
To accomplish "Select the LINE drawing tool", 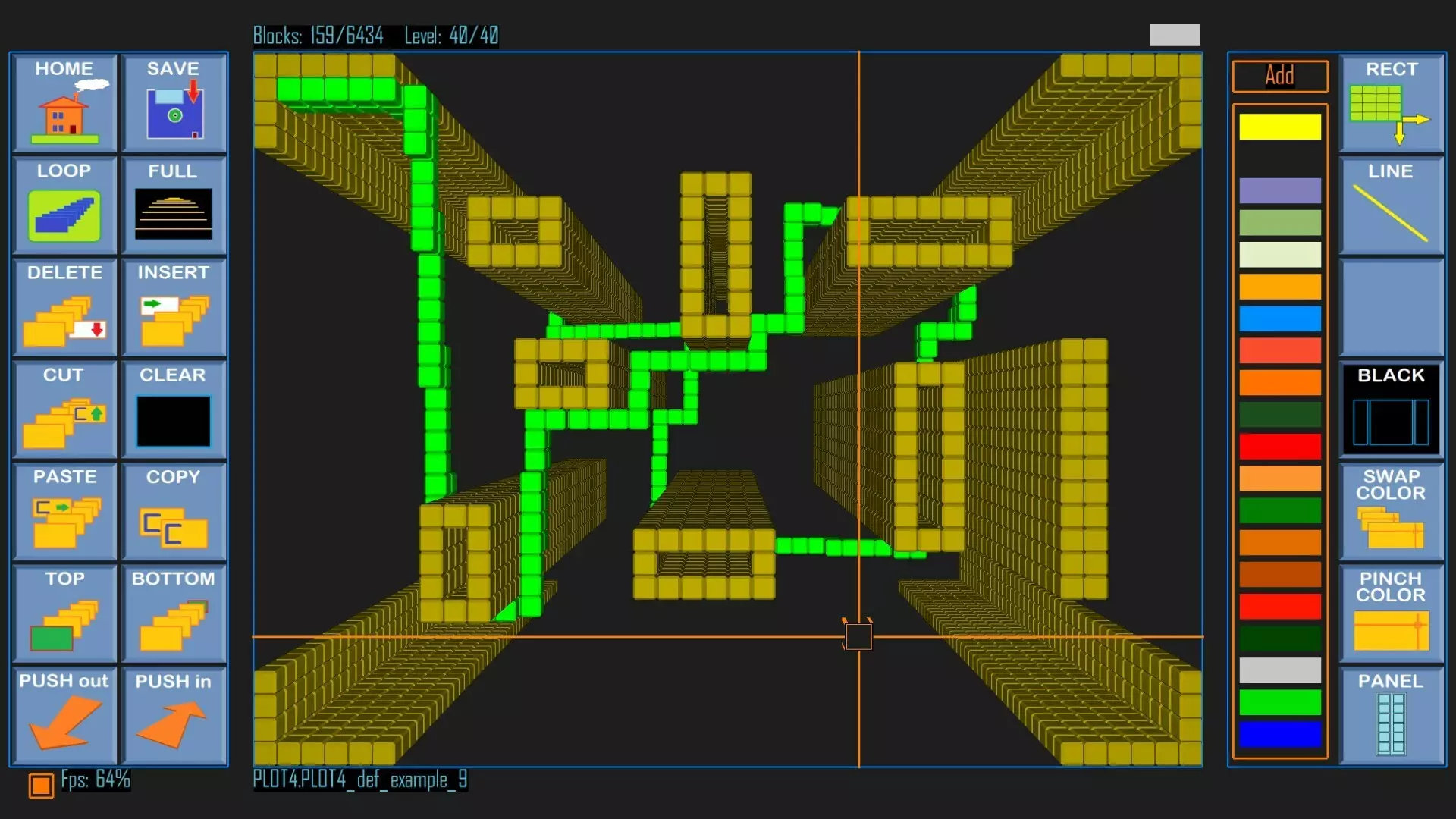I will pyautogui.click(x=1391, y=206).
